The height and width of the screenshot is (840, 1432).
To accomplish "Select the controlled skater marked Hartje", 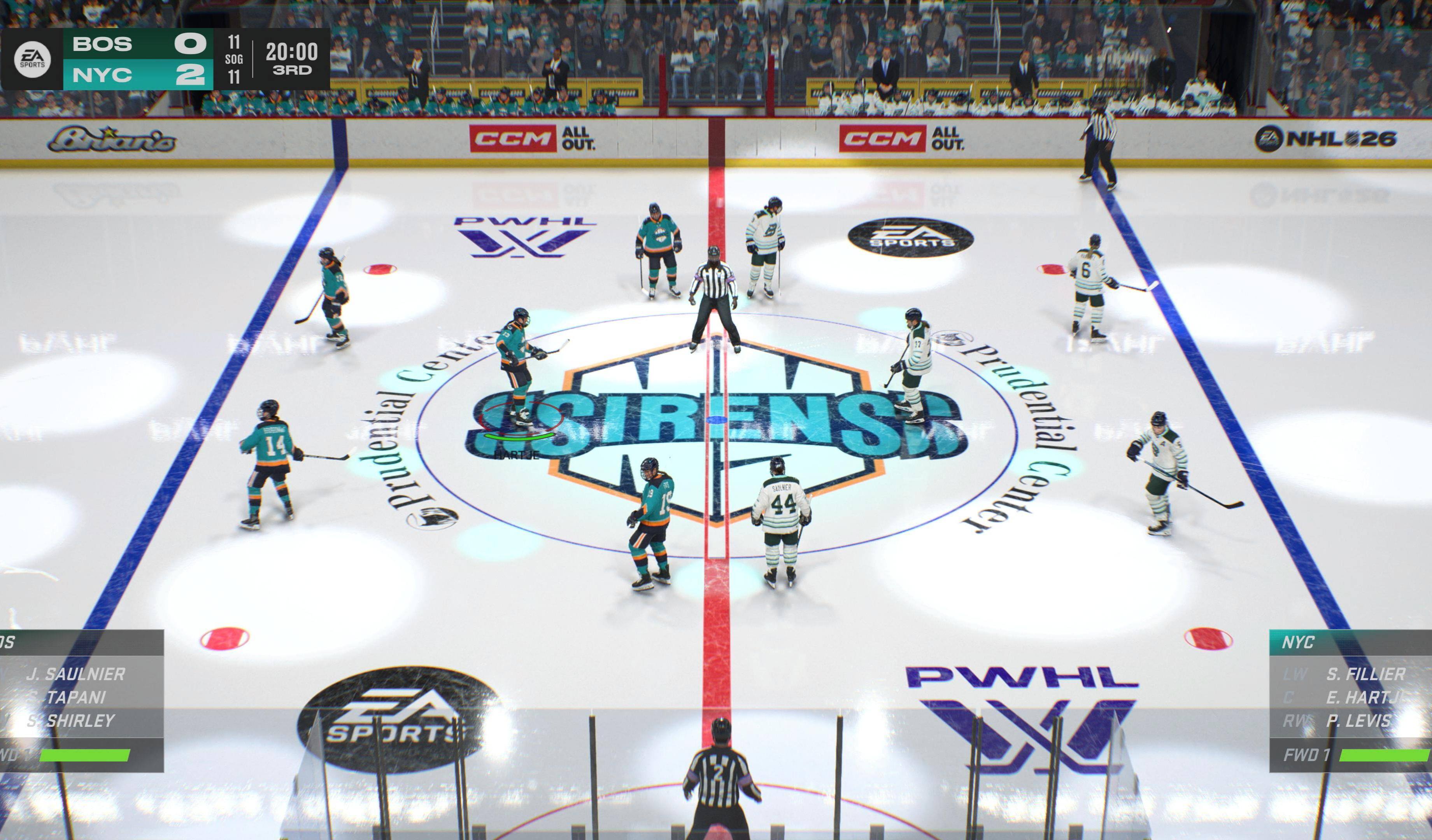I will [x=516, y=375].
